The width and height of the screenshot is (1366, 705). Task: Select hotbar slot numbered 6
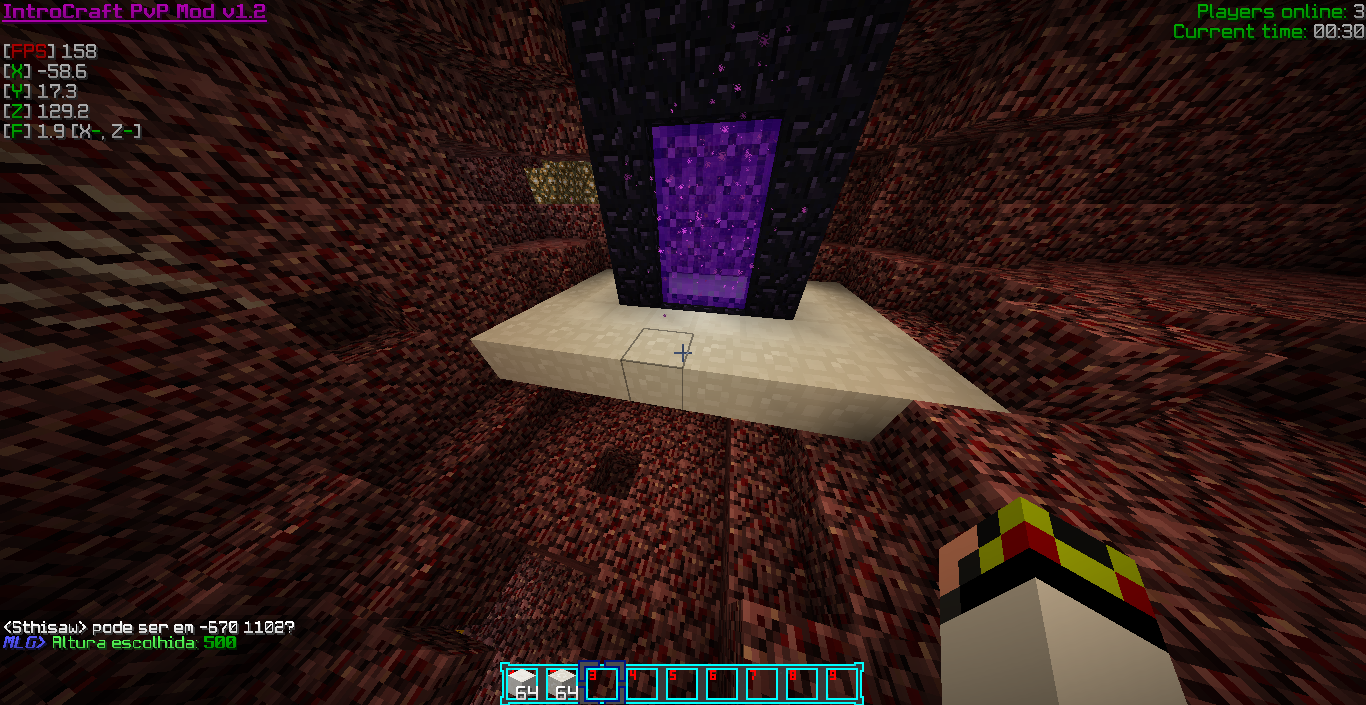tap(722, 684)
